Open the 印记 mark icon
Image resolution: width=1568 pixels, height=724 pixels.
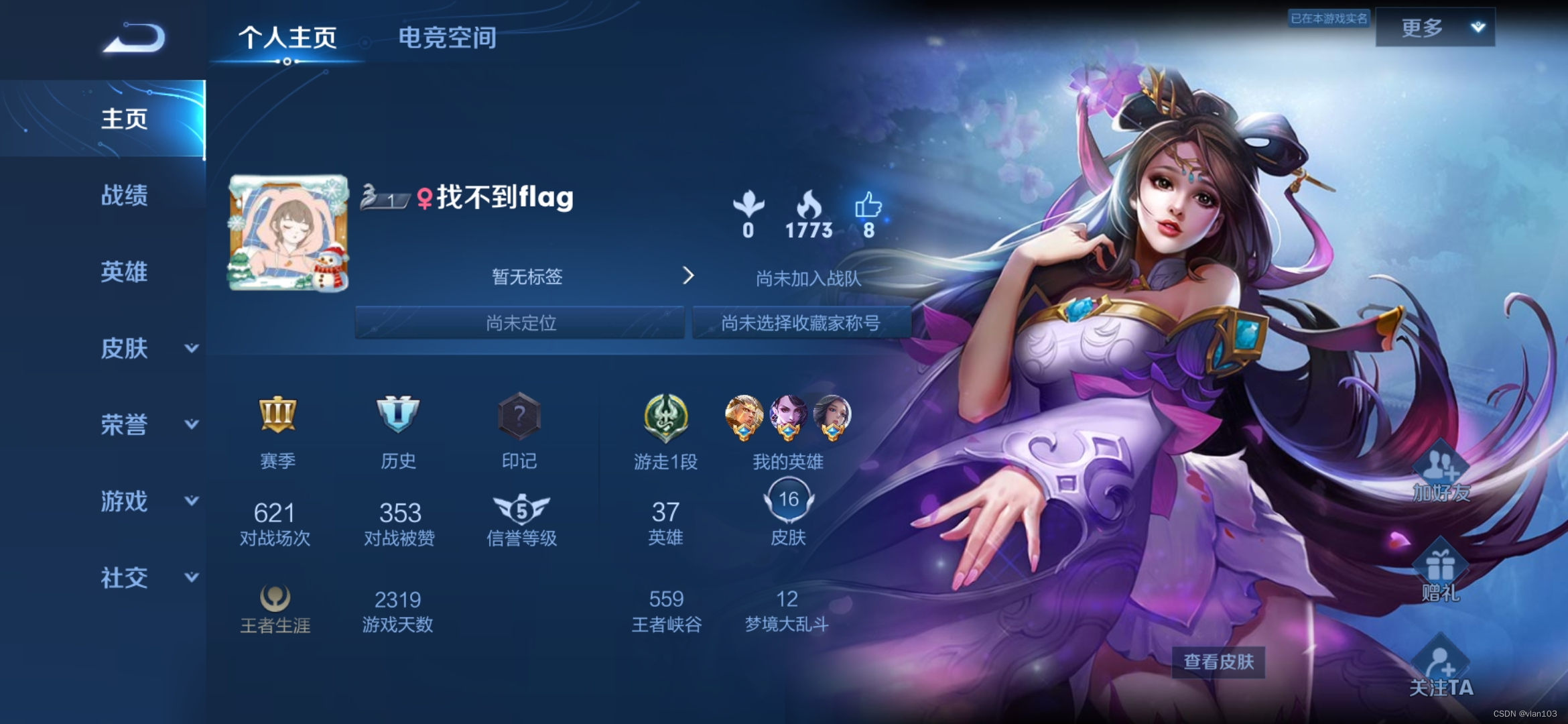(520, 416)
